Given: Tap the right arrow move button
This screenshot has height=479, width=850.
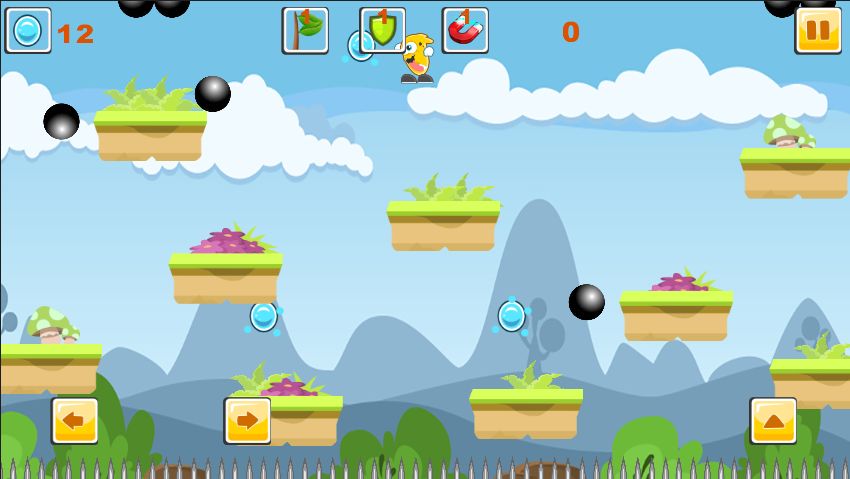Looking at the screenshot, I should pos(247,421).
